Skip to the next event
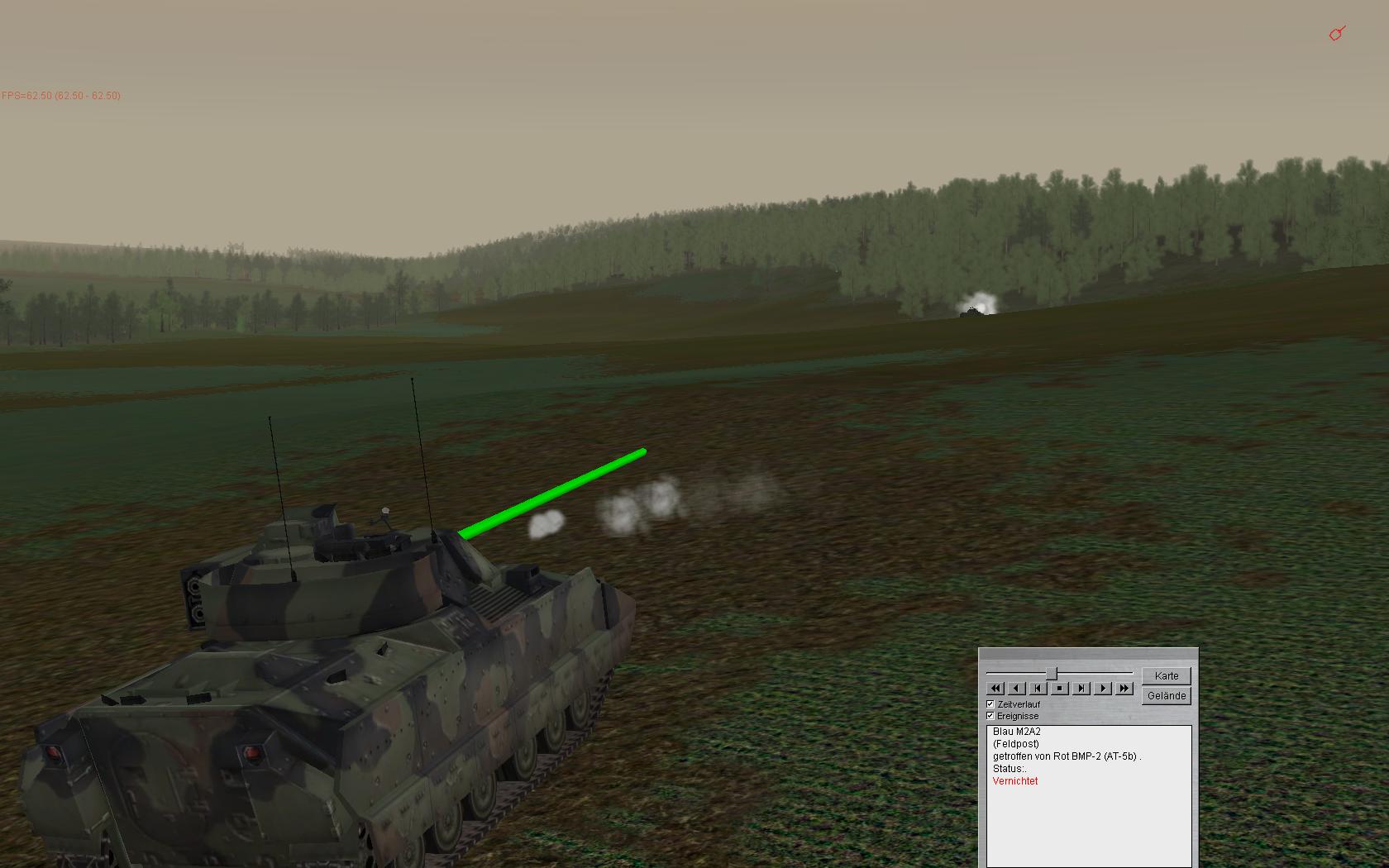The height and width of the screenshot is (868, 1389). [x=1081, y=688]
